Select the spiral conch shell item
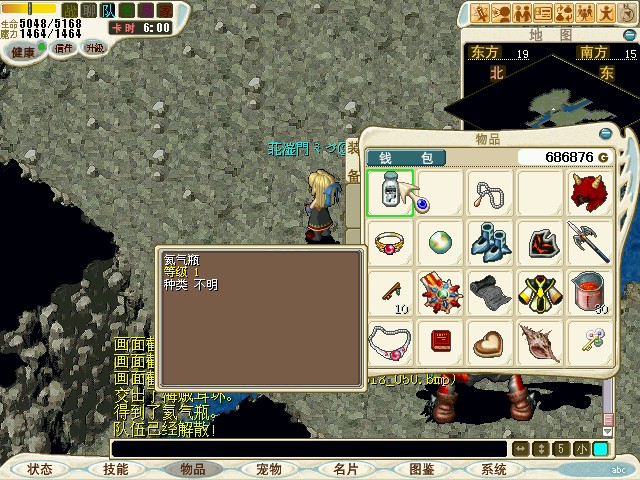Screen dimensions: 640x480 [x=540, y=341]
